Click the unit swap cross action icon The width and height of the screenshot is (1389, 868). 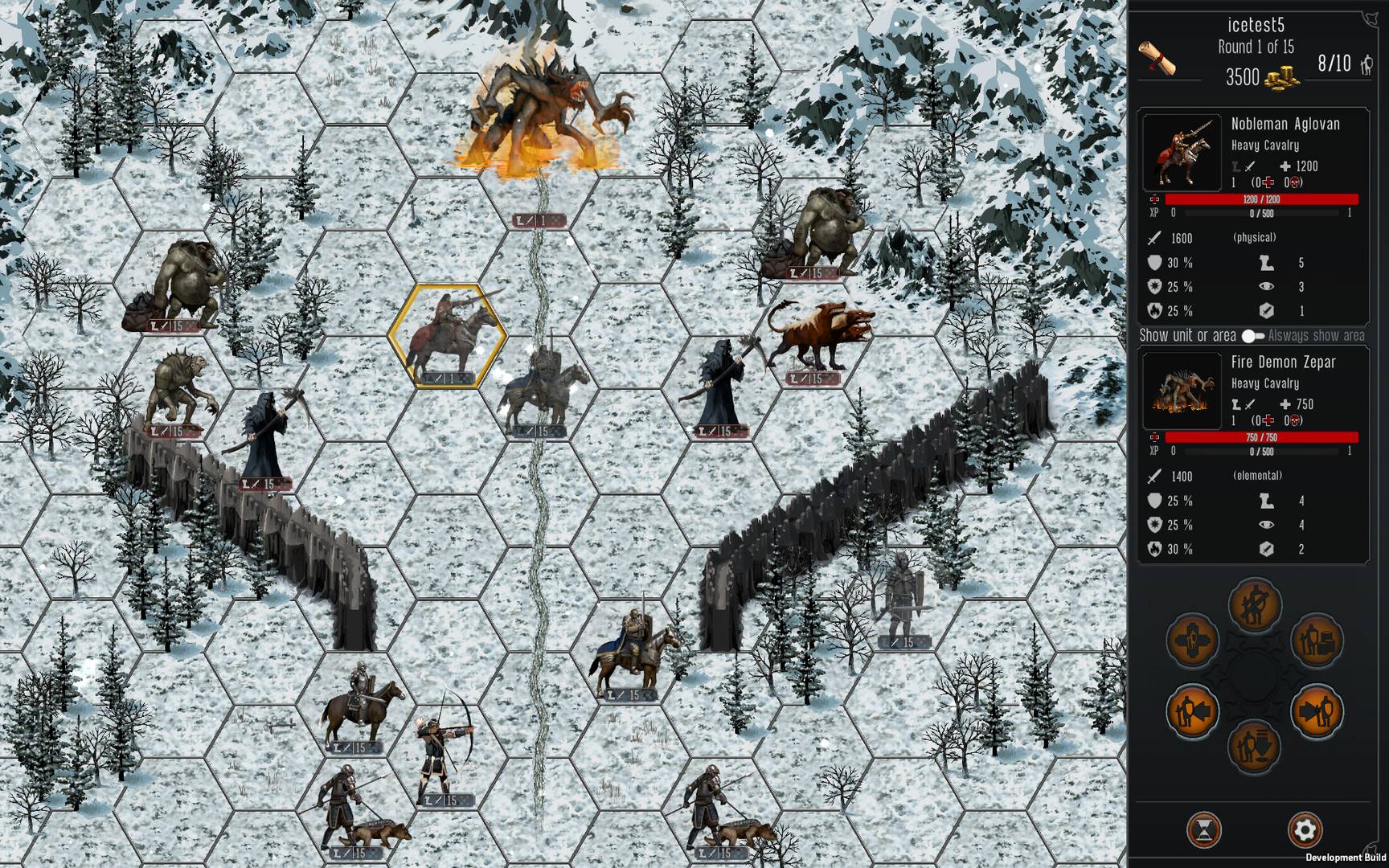[x=1191, y=640]
